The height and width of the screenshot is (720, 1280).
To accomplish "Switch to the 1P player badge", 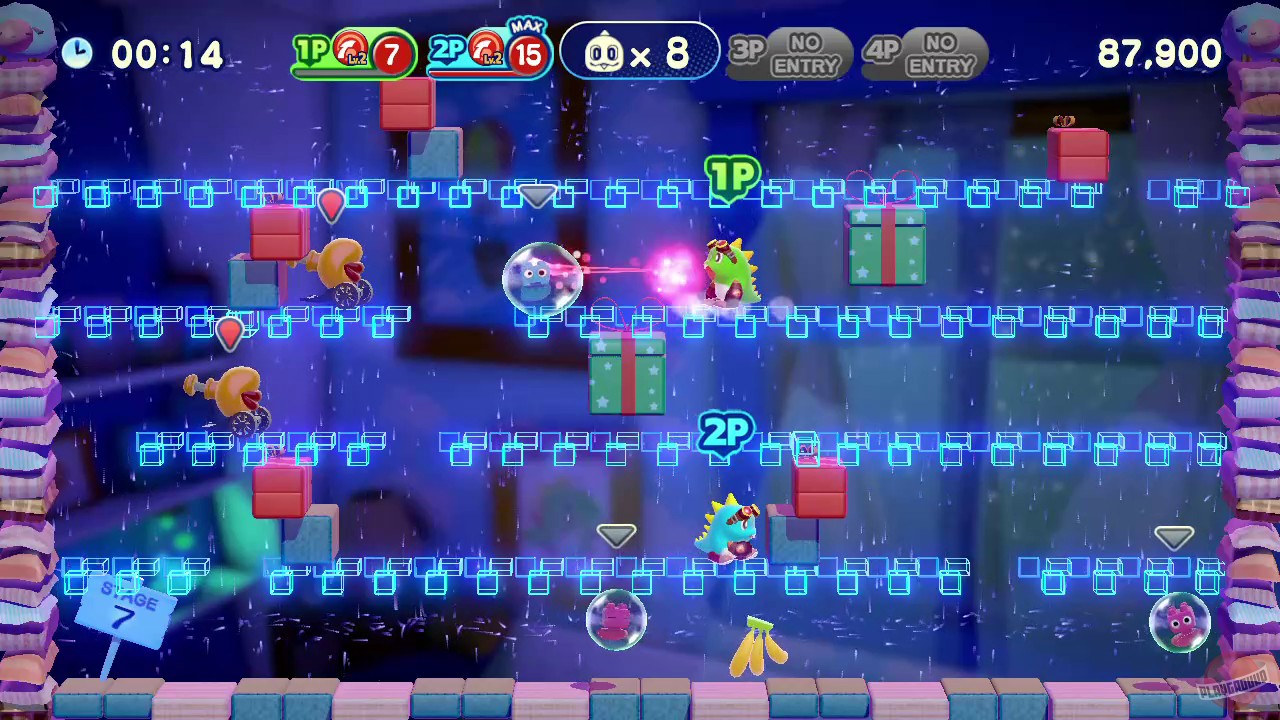I will click(x=311, y=49).
